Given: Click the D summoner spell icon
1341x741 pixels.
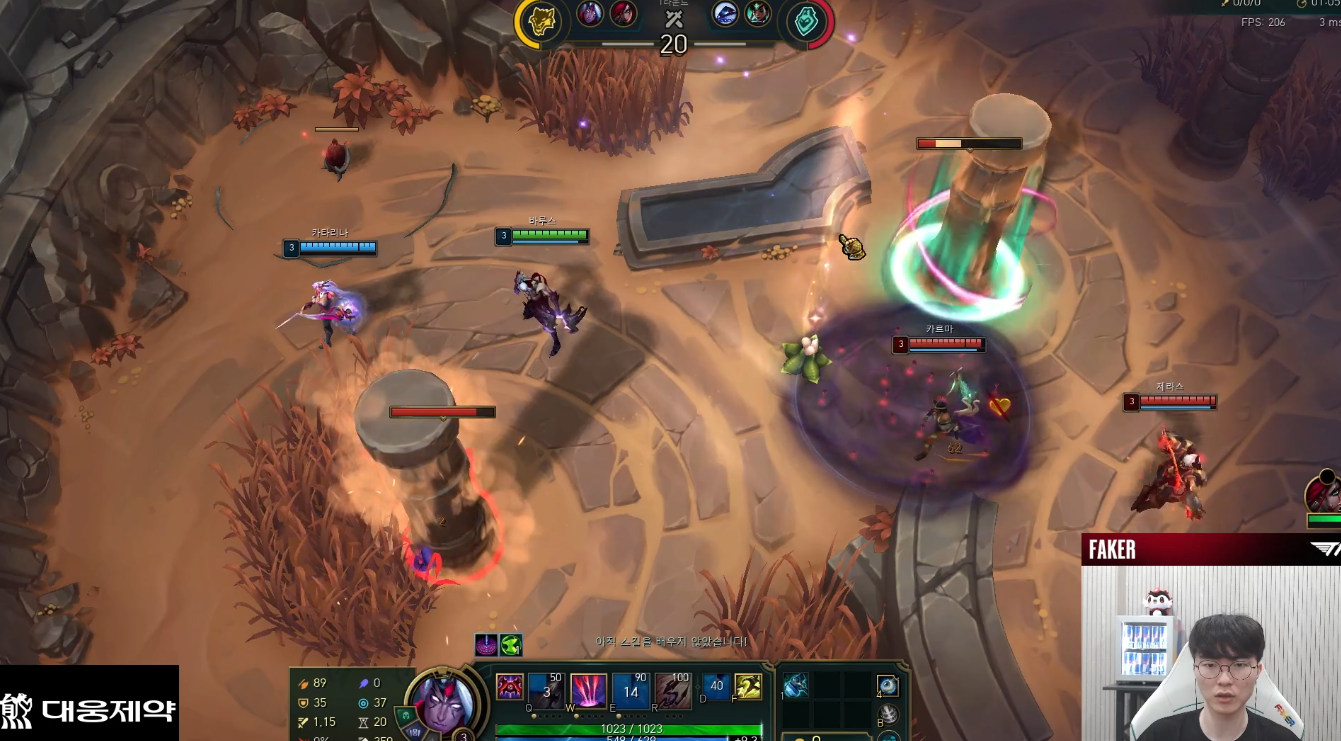Looking at the screenshot, I should coord(716,687).
